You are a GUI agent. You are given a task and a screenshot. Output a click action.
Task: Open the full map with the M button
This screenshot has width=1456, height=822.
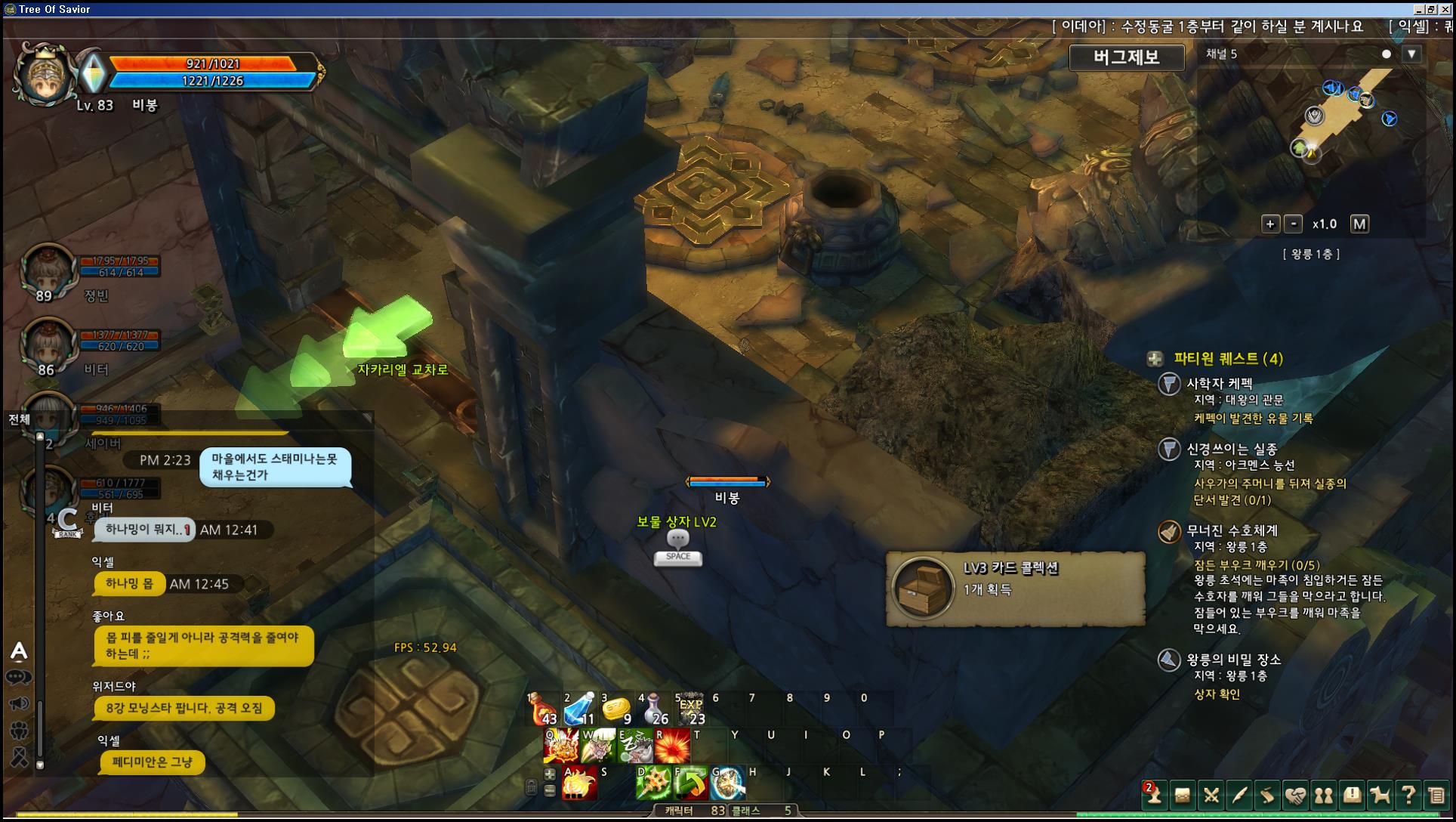pyautogui.click(x=1359, y=224)
